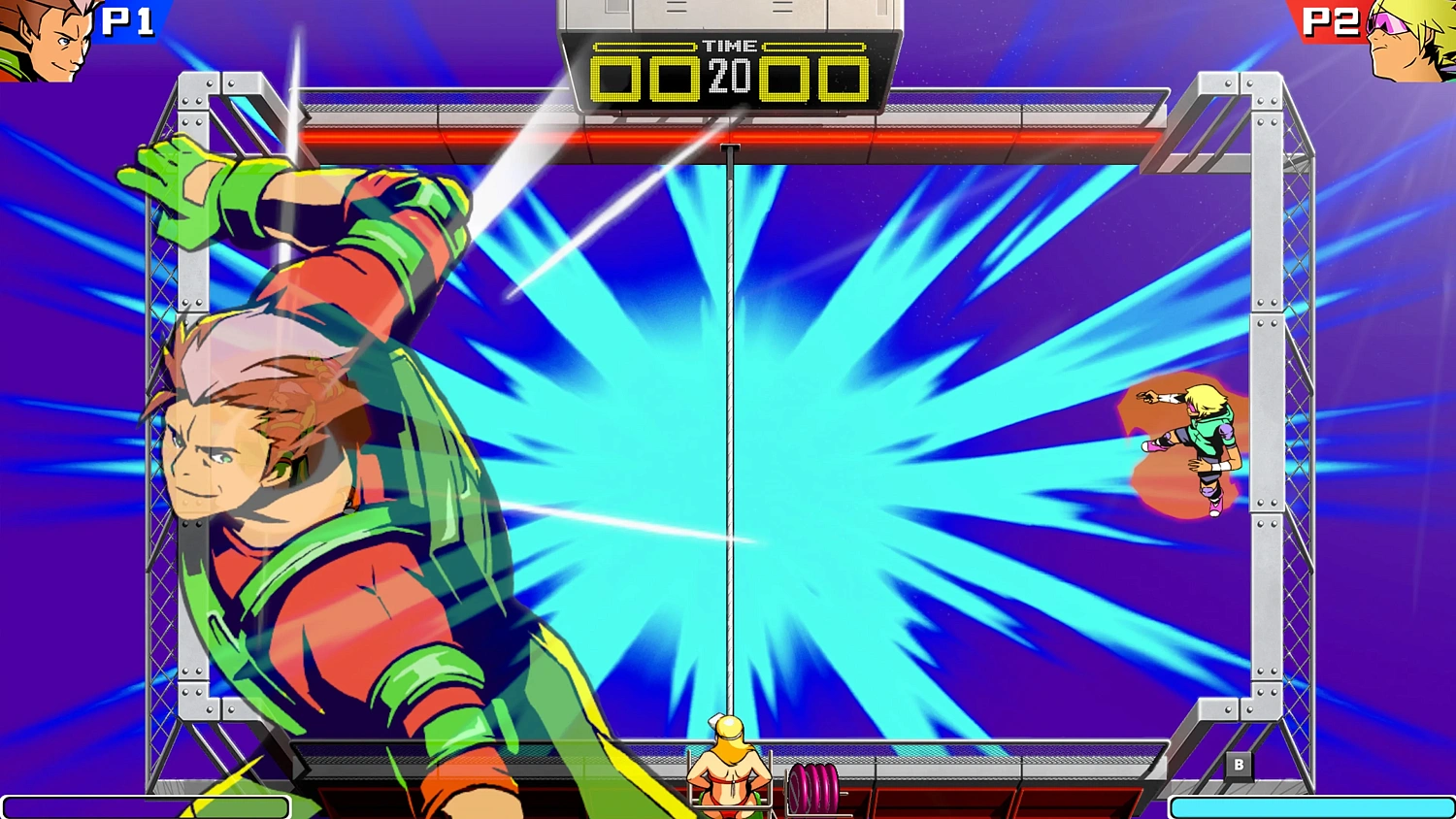Click the referee sitting at the net
This screenshot has width=1456, height=819.
[728, 767]
